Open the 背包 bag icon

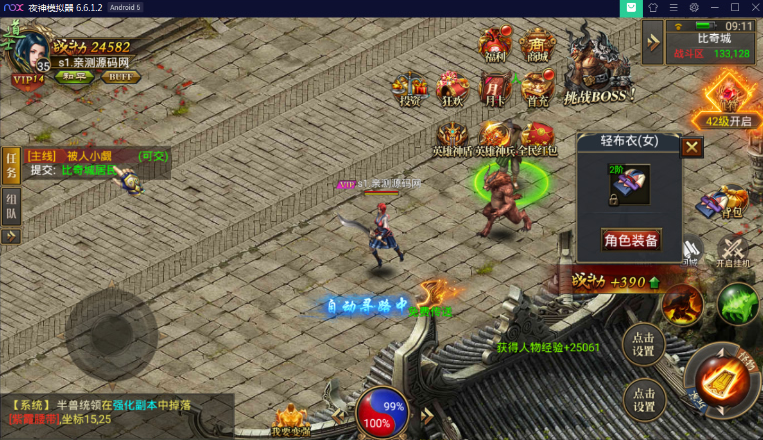[x=734, y=200]
